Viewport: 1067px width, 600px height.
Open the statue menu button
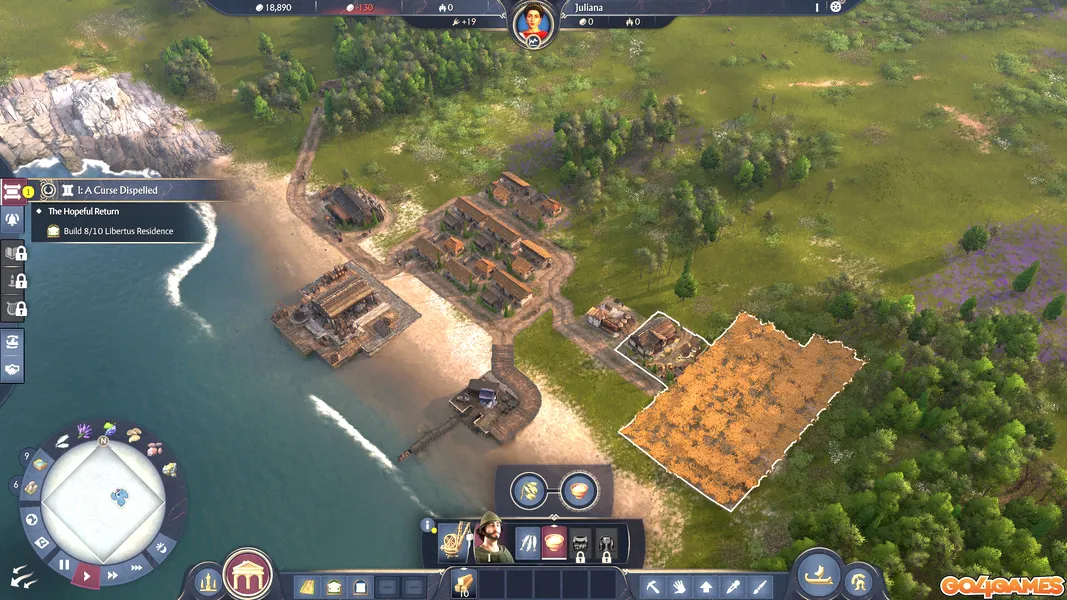[x=207, y=581]
